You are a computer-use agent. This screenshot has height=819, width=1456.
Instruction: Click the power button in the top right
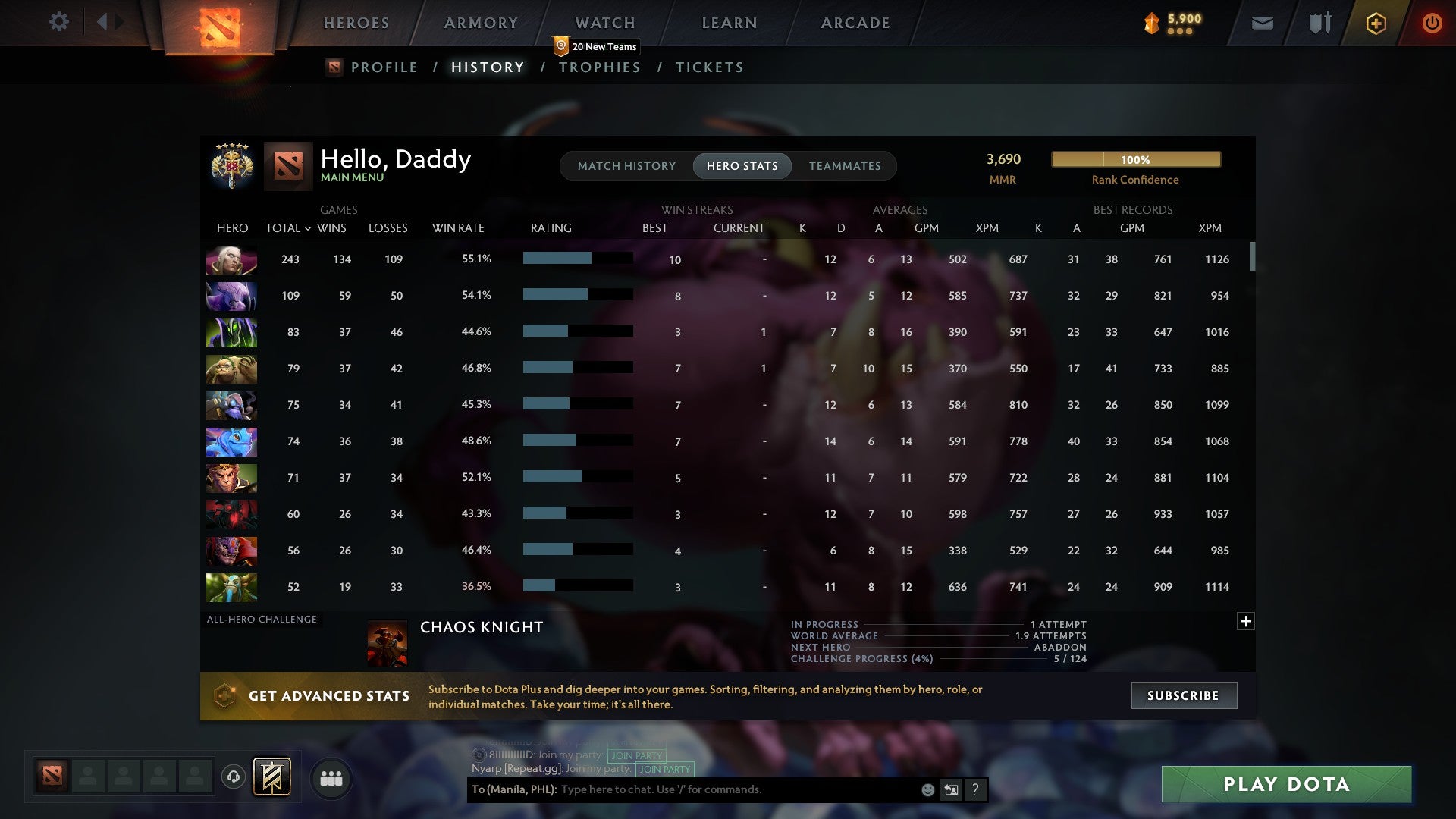coord(1432,24)
